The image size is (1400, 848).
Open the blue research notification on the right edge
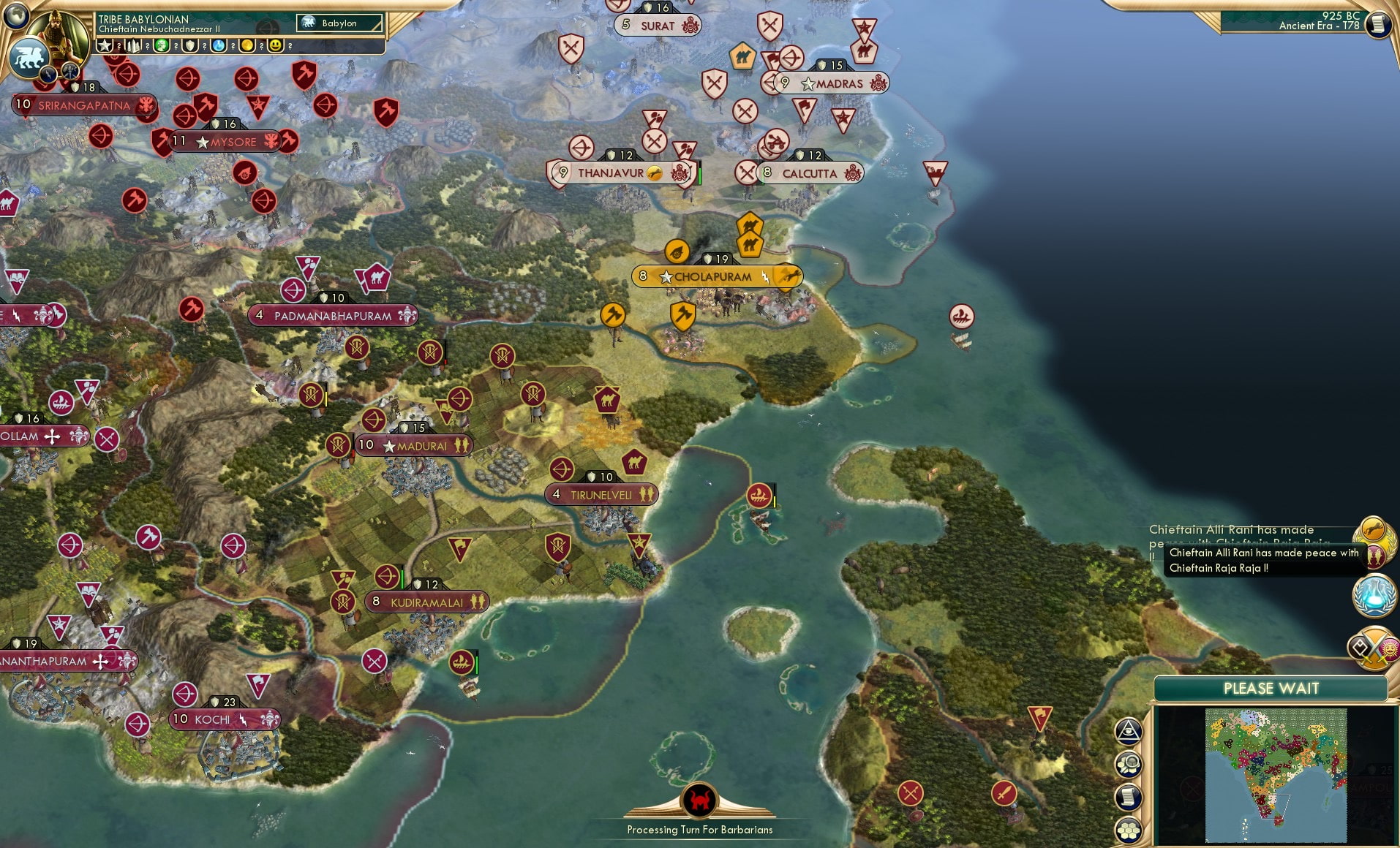point(1374,595)
